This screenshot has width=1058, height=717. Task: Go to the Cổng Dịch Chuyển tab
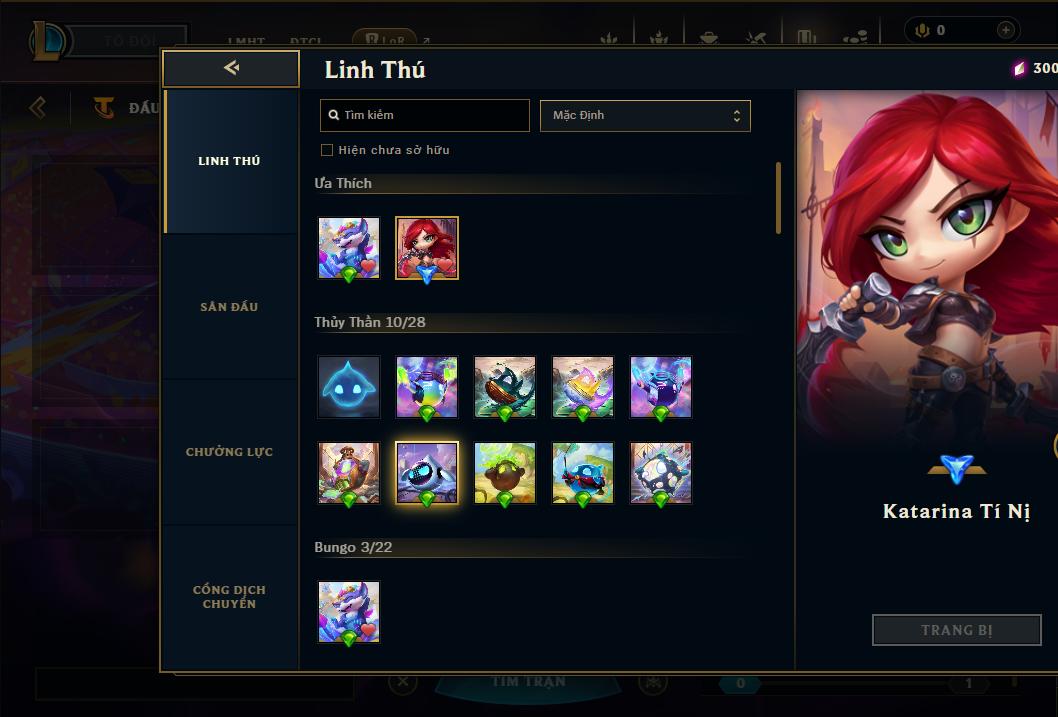[229, 597]
